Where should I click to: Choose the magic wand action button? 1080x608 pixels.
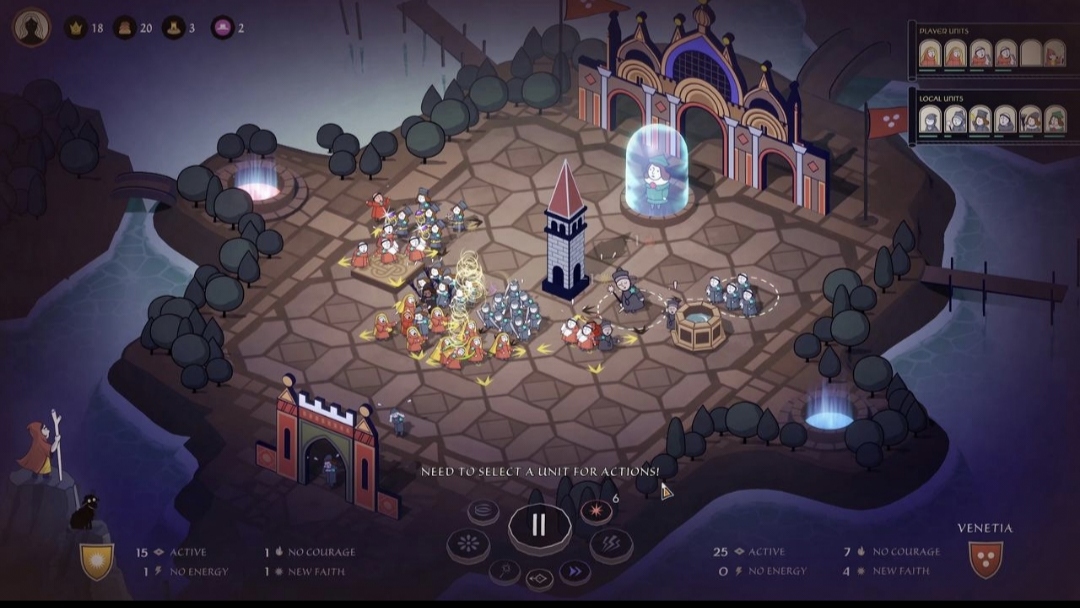[504, 571]
